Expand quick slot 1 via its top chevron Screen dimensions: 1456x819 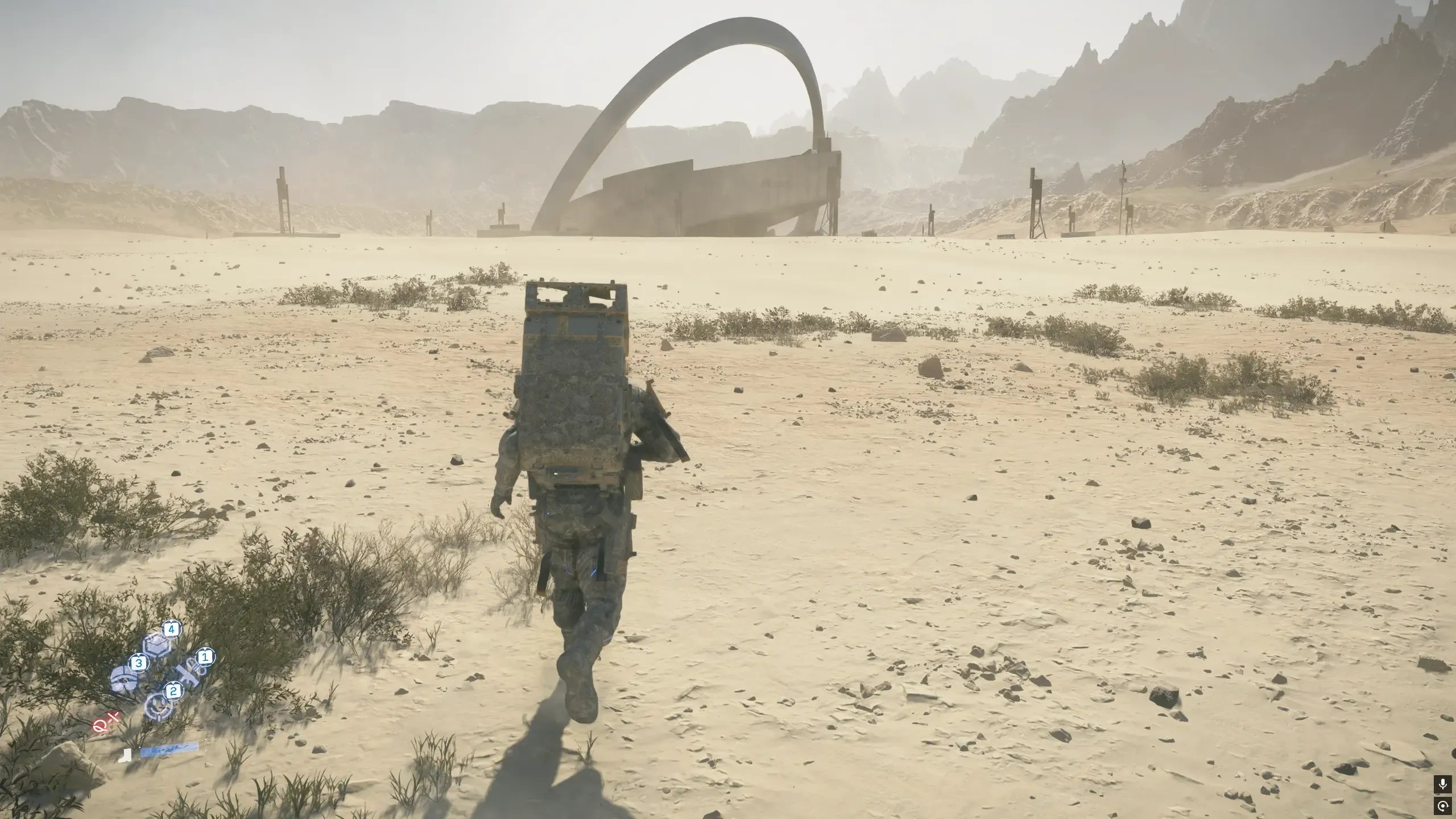click(x=205, y=649)
